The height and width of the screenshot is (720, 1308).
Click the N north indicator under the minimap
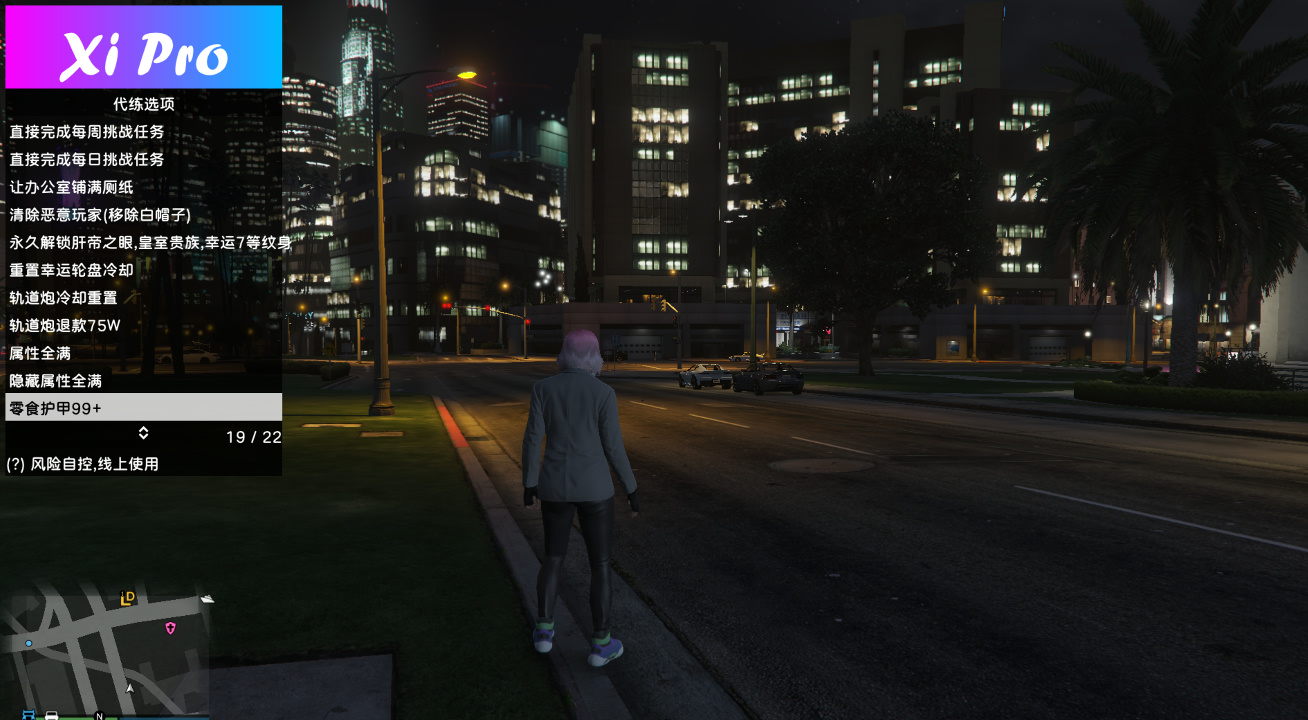pyautogui.click(x=99, y=715)
